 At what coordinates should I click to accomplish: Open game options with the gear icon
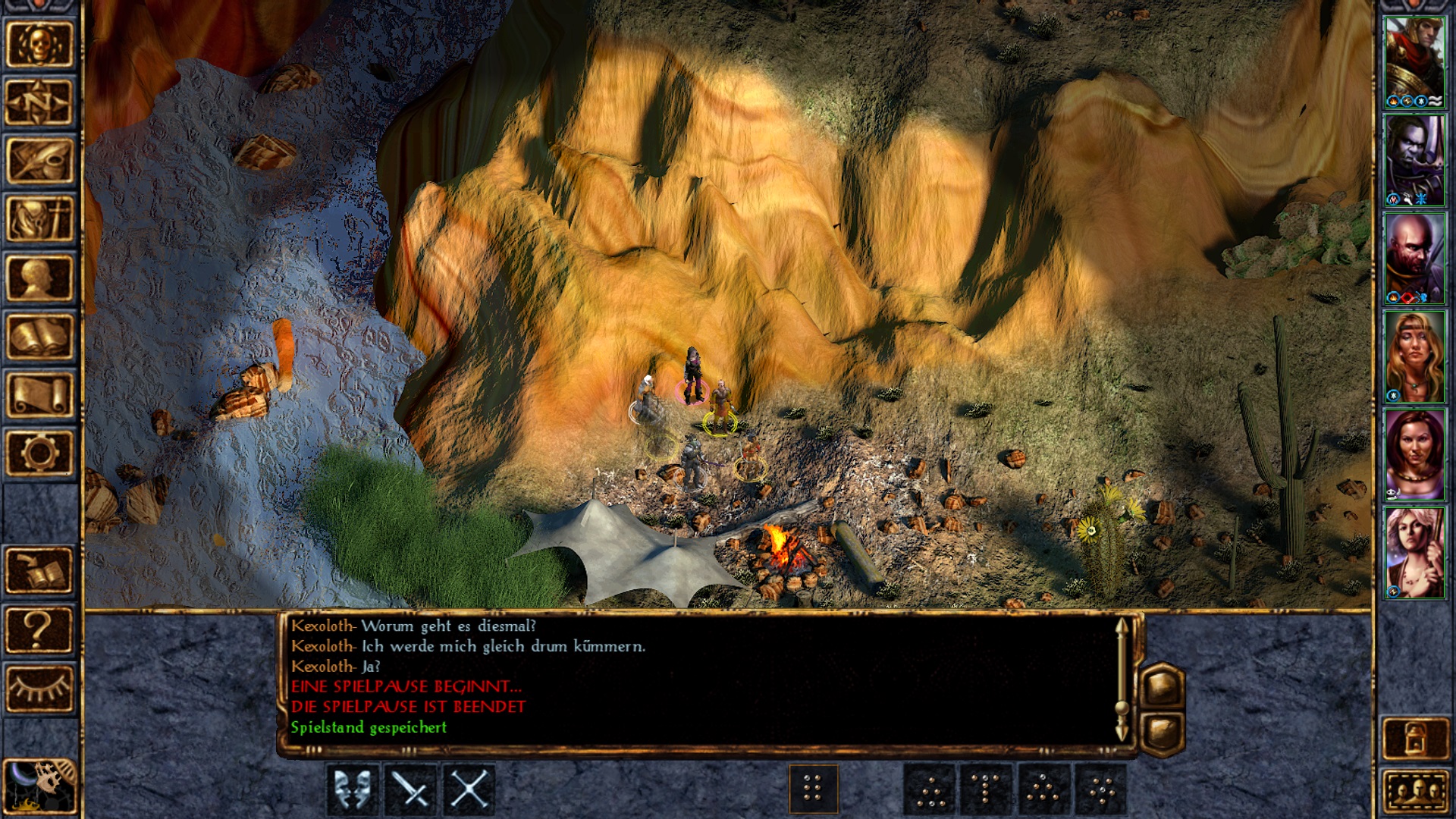point(39,453)
